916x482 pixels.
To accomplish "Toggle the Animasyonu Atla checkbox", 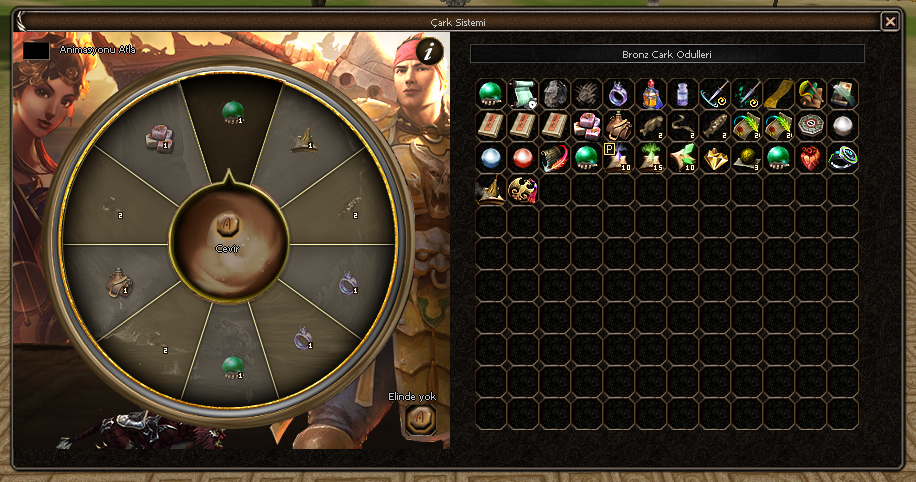I will point(37,49).
